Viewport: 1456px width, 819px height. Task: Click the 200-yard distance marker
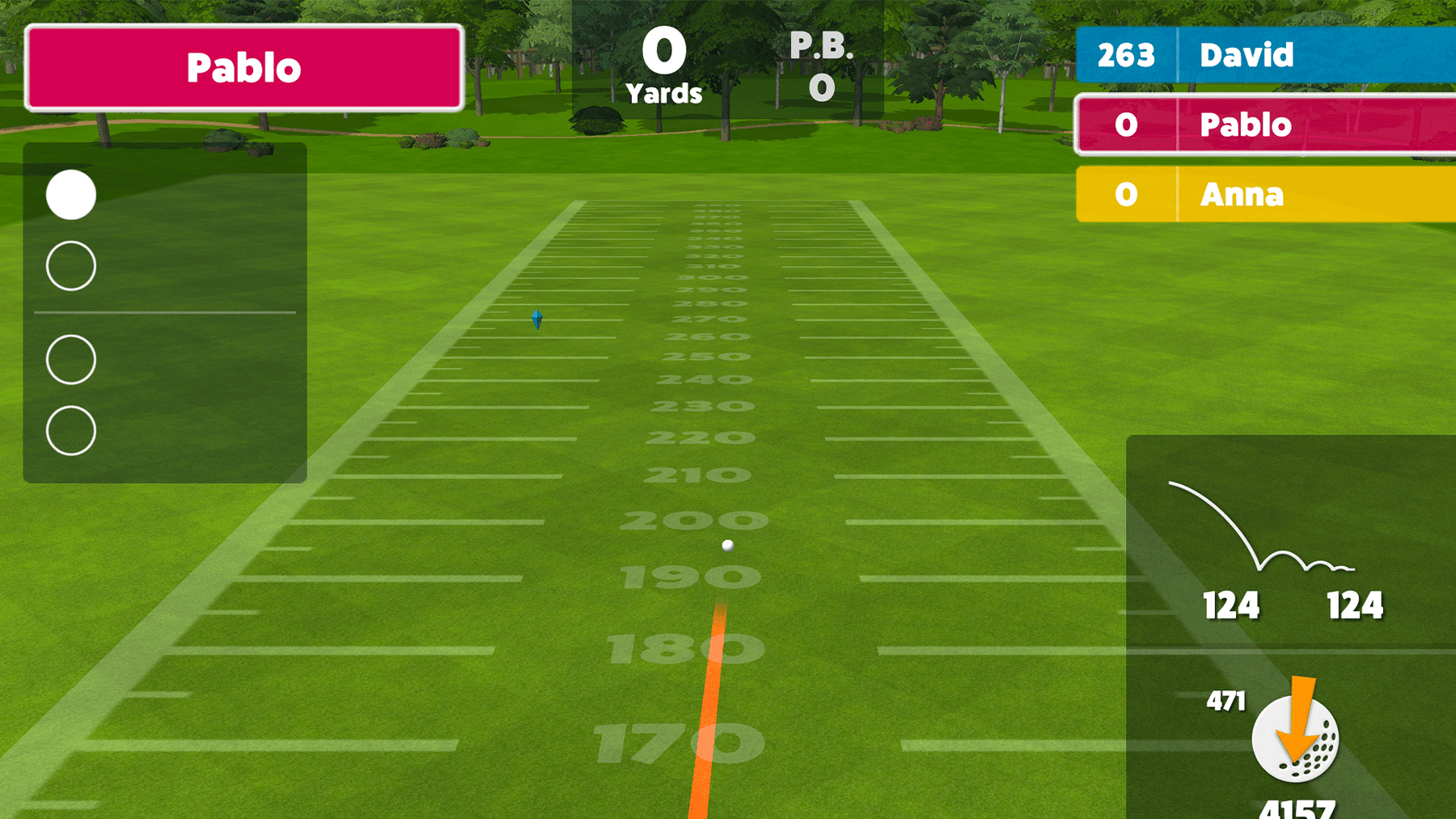[694, 521]
